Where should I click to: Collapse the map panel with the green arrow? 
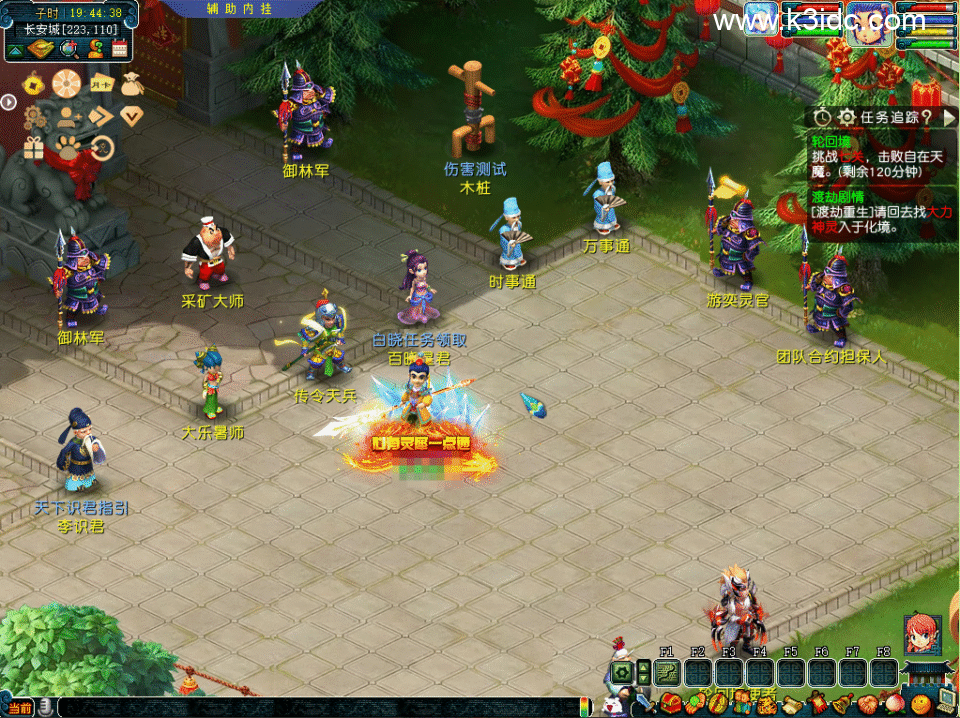click(x=16, y=49)
